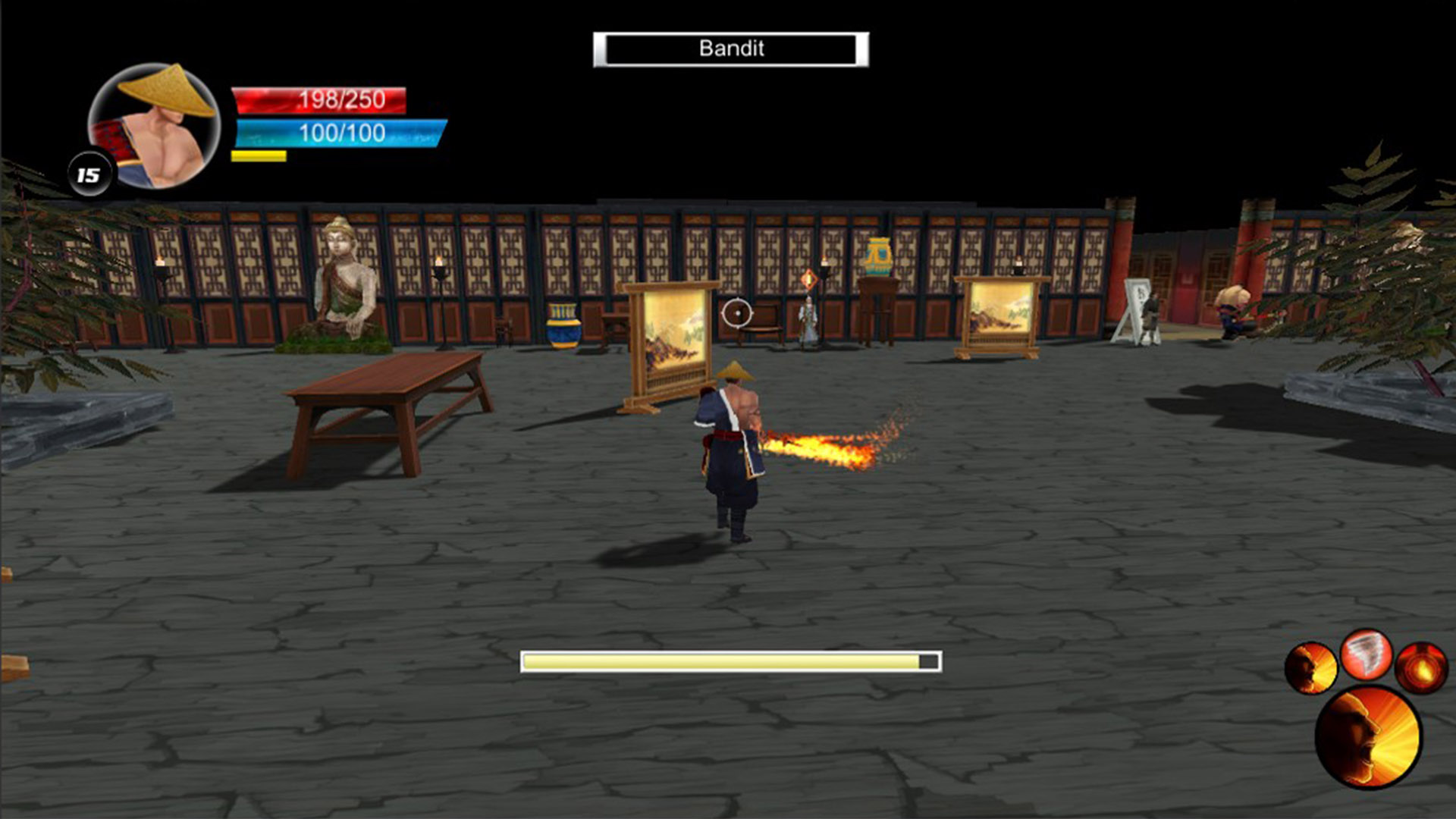This screenshot has height=819, width=1456.
Task: Use the small shouting face skill
Action: click(1310, 668)
